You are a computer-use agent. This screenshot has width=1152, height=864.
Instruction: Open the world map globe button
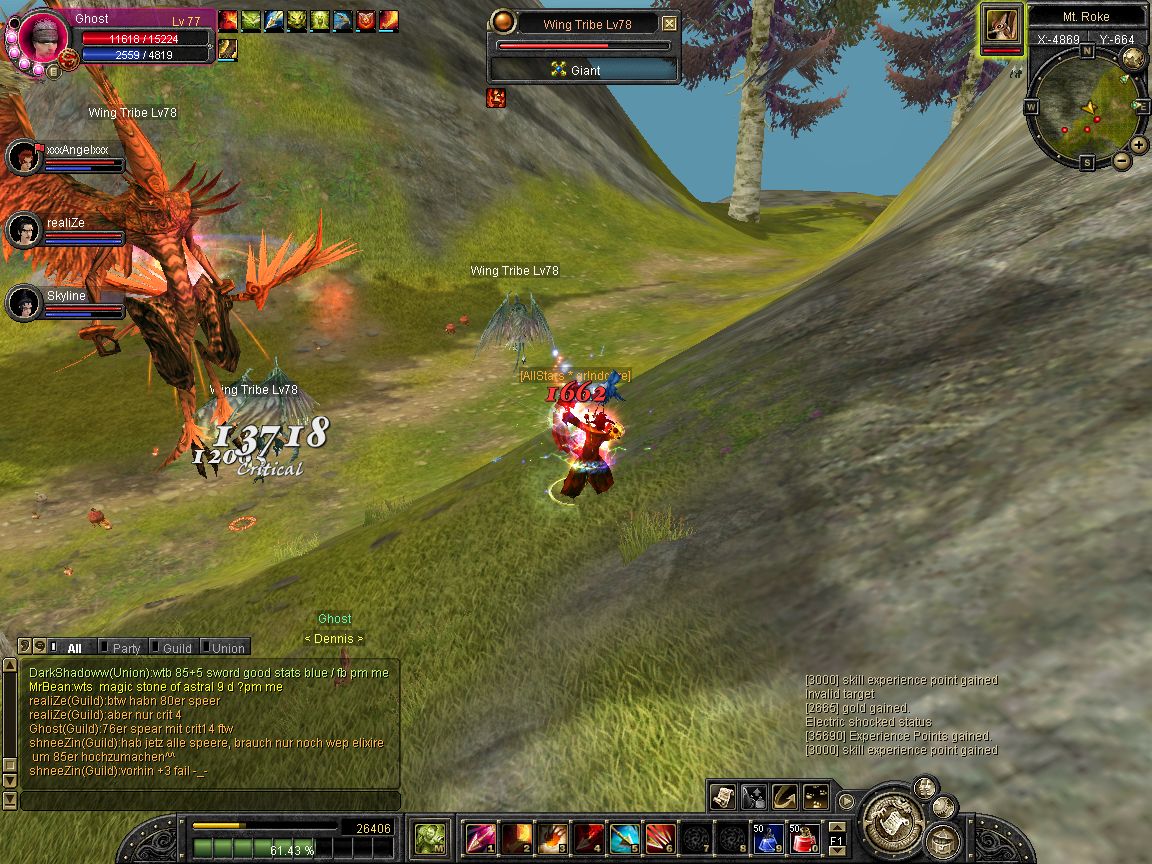[1132, 58]
